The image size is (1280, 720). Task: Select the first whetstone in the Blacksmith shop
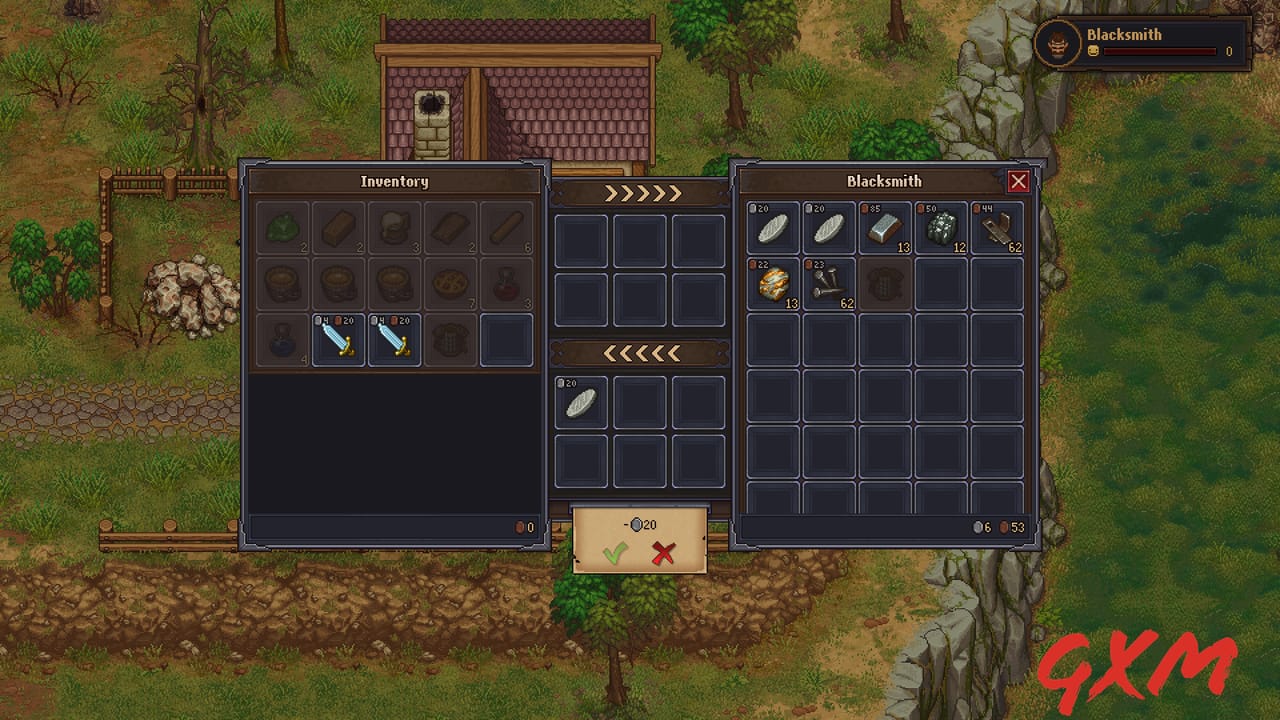pos(772,228)
